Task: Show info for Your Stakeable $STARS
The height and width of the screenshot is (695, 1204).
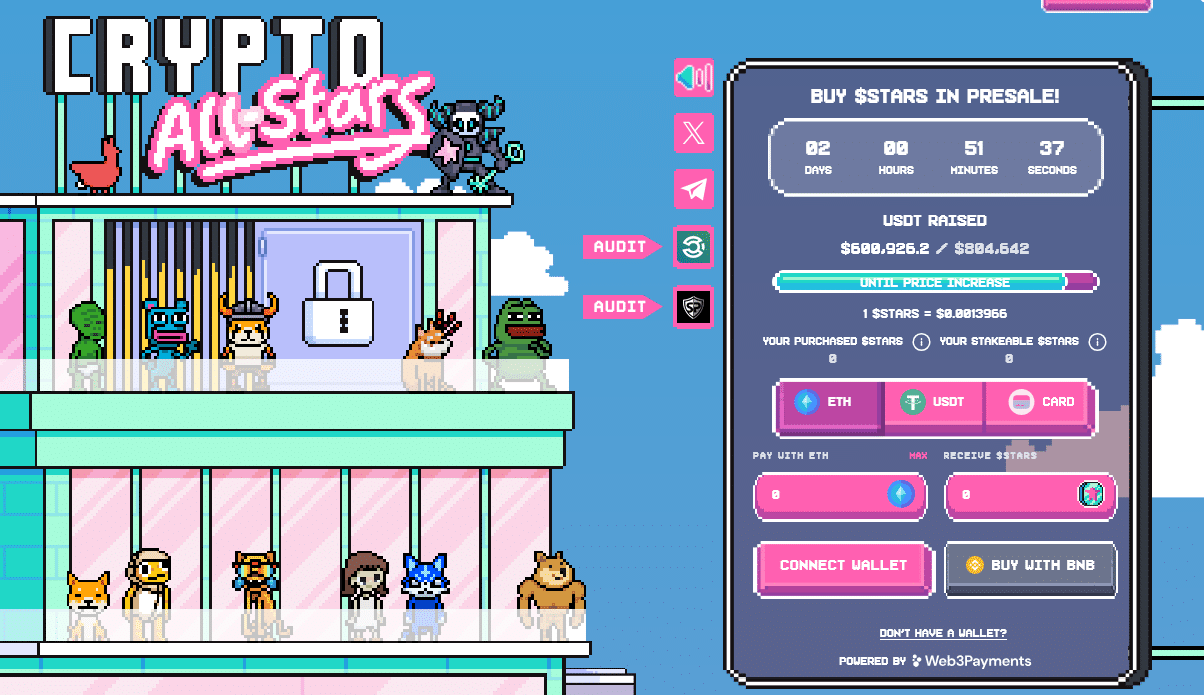Action: click(1097, 342)
